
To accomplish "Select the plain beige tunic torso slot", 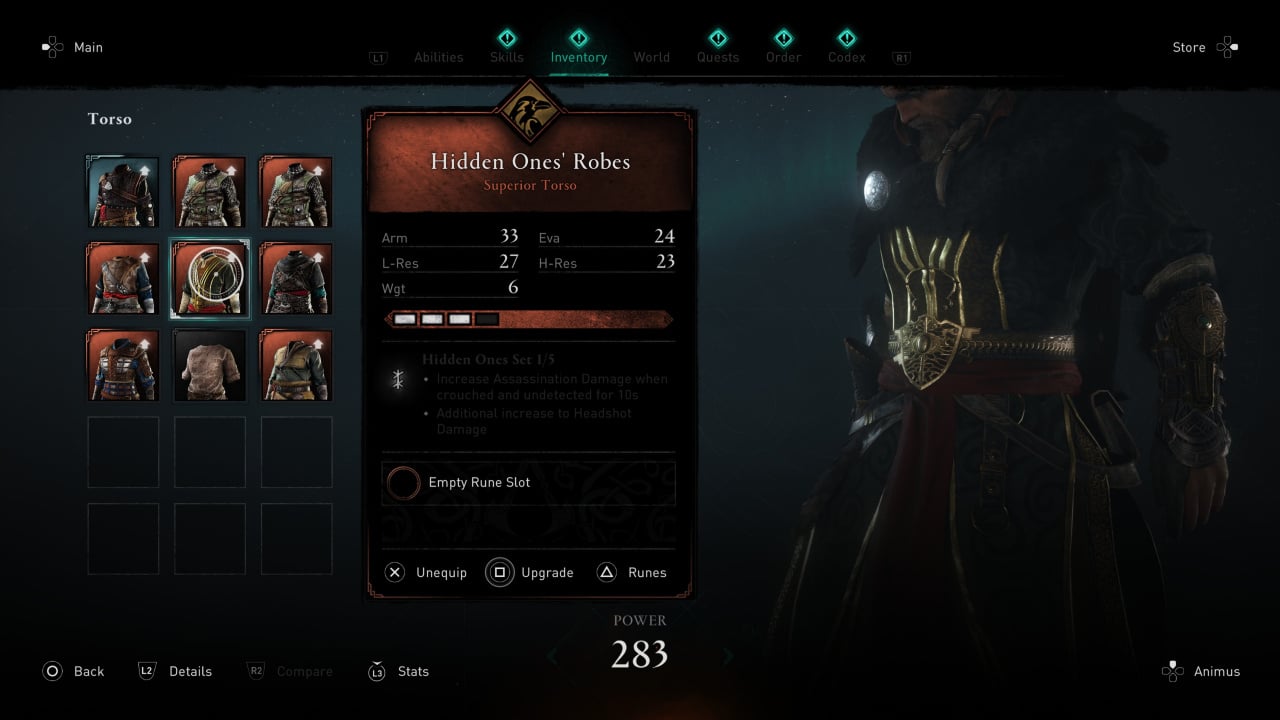I will (210, 365).
